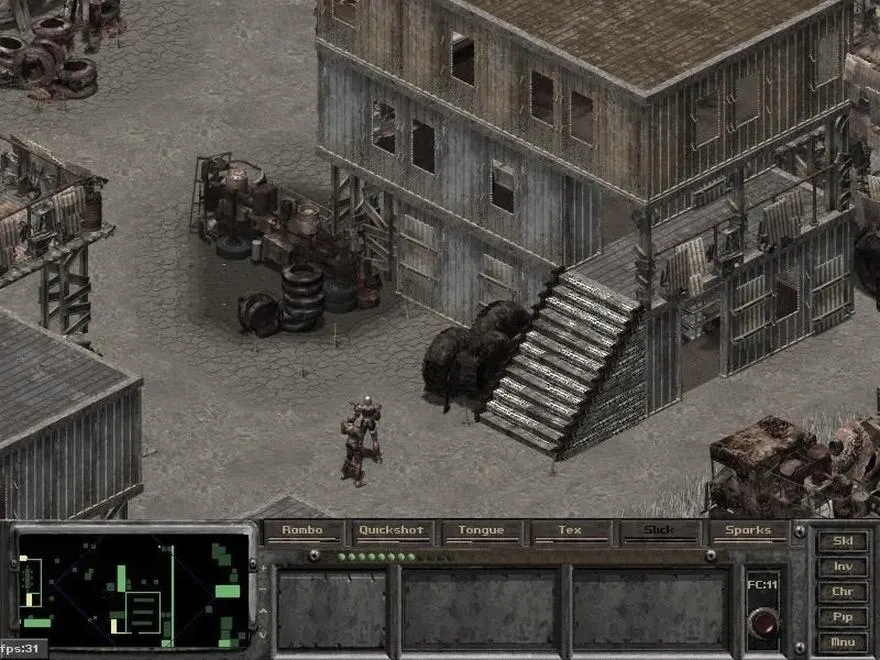The width and height of the screenshot is (880, 660).
Task: Select squad member Rambo
Action: point(303,531)
